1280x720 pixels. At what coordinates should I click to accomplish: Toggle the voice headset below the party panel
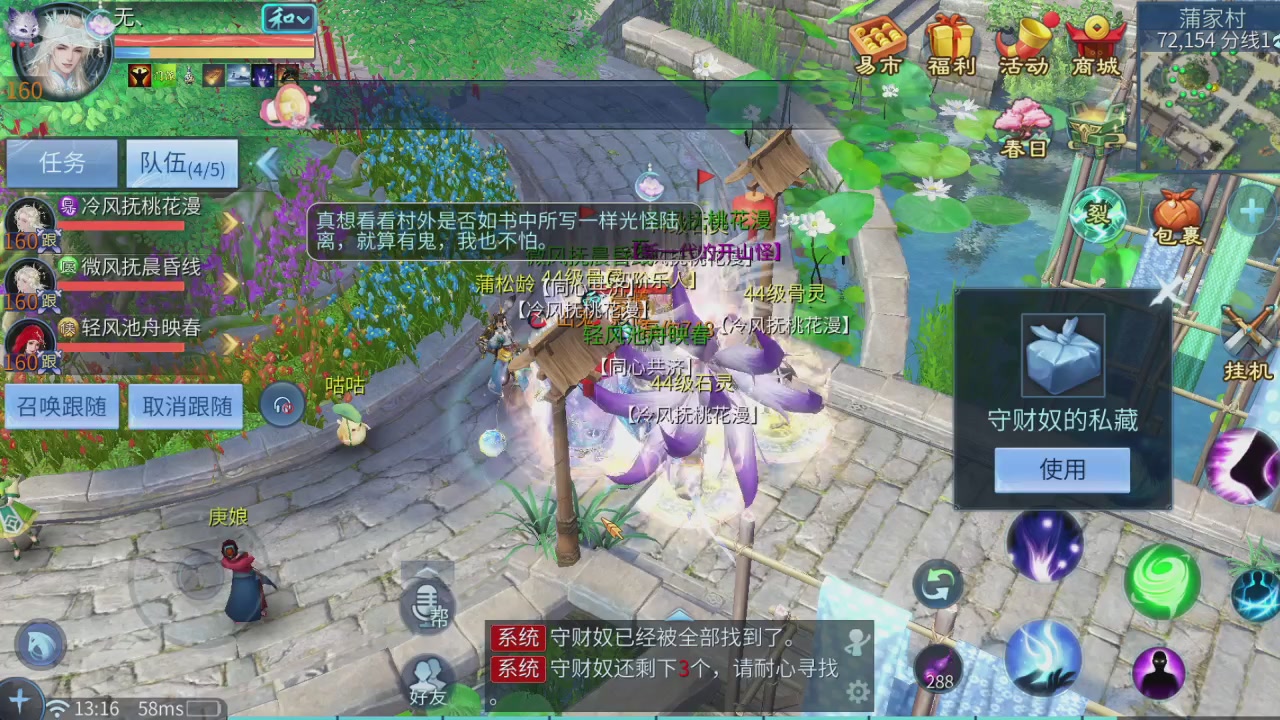(x=281, y=404)
